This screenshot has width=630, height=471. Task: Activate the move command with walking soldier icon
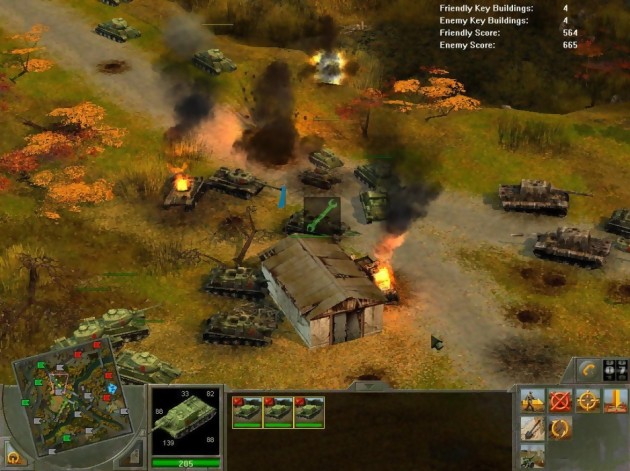coord(532,402)
